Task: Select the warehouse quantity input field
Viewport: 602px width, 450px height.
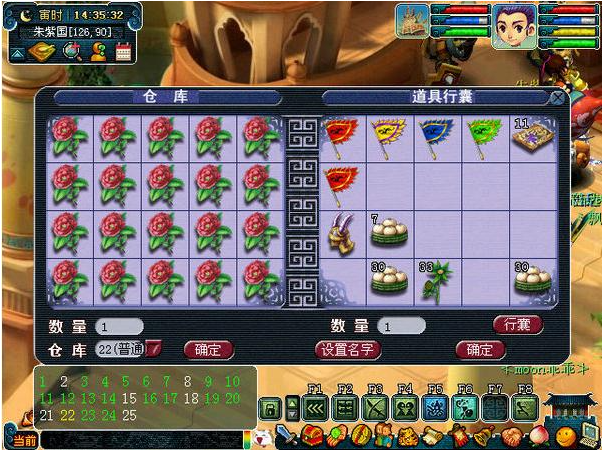Action: (x=120, y=327)
